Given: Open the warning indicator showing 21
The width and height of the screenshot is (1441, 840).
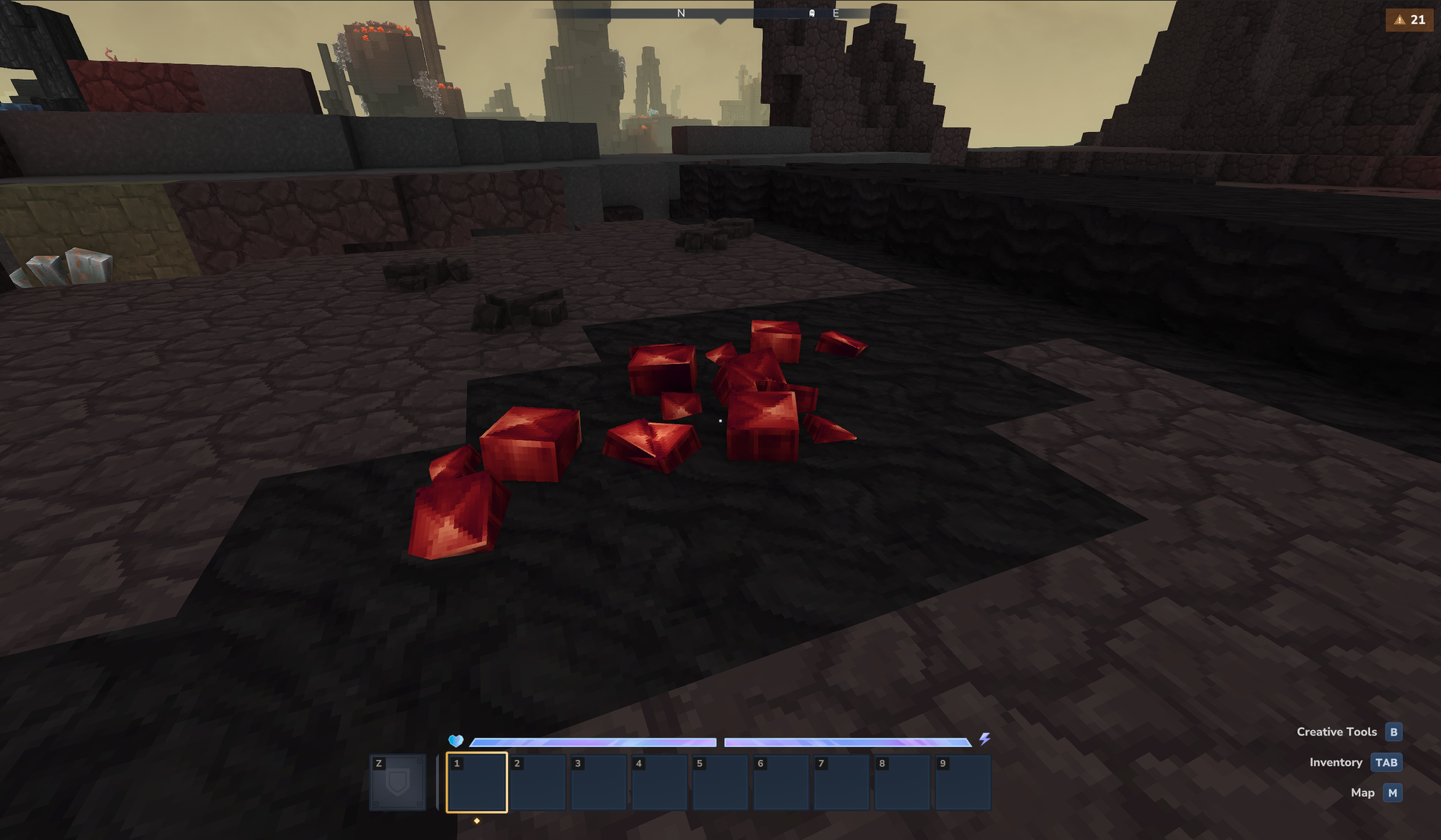Looking at the screenshot, I should pyautogui.click(x=1409, y=19).
